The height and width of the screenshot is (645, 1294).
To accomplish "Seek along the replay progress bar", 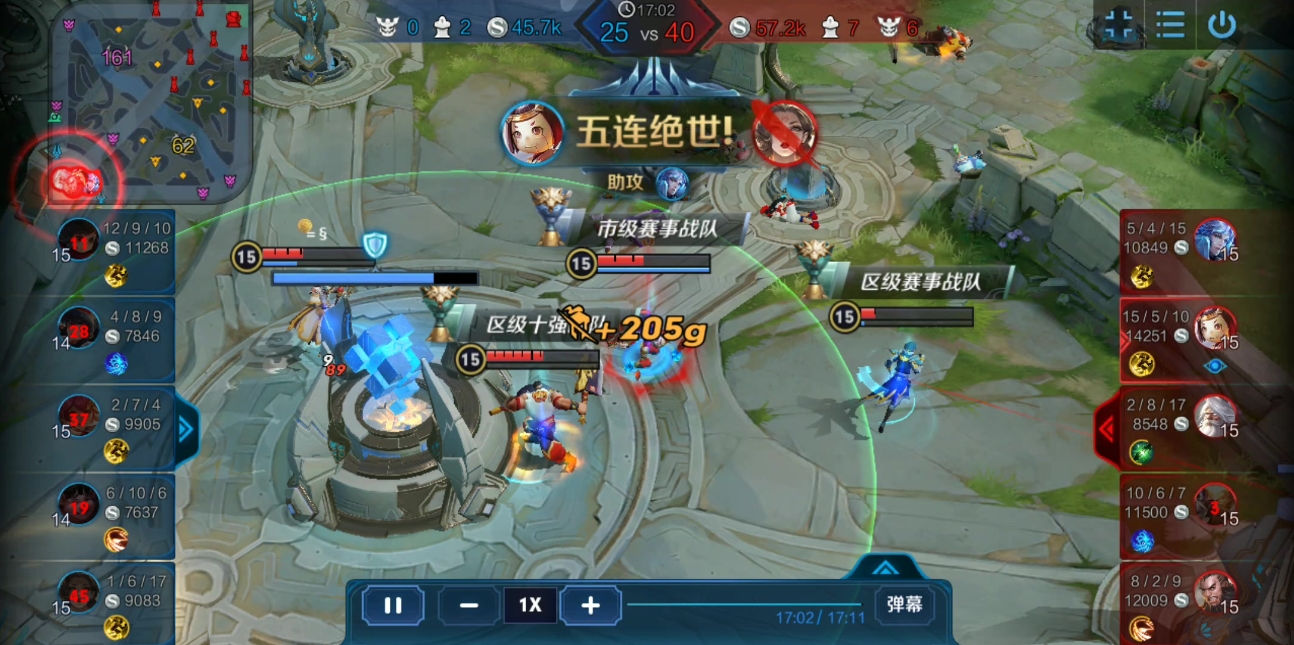I will coord(745,604).
